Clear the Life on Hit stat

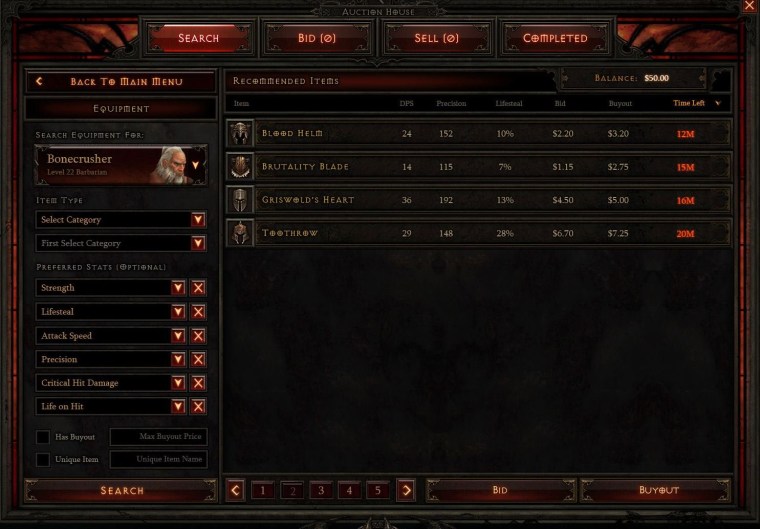pyautogui.click(x=198, y=407)
